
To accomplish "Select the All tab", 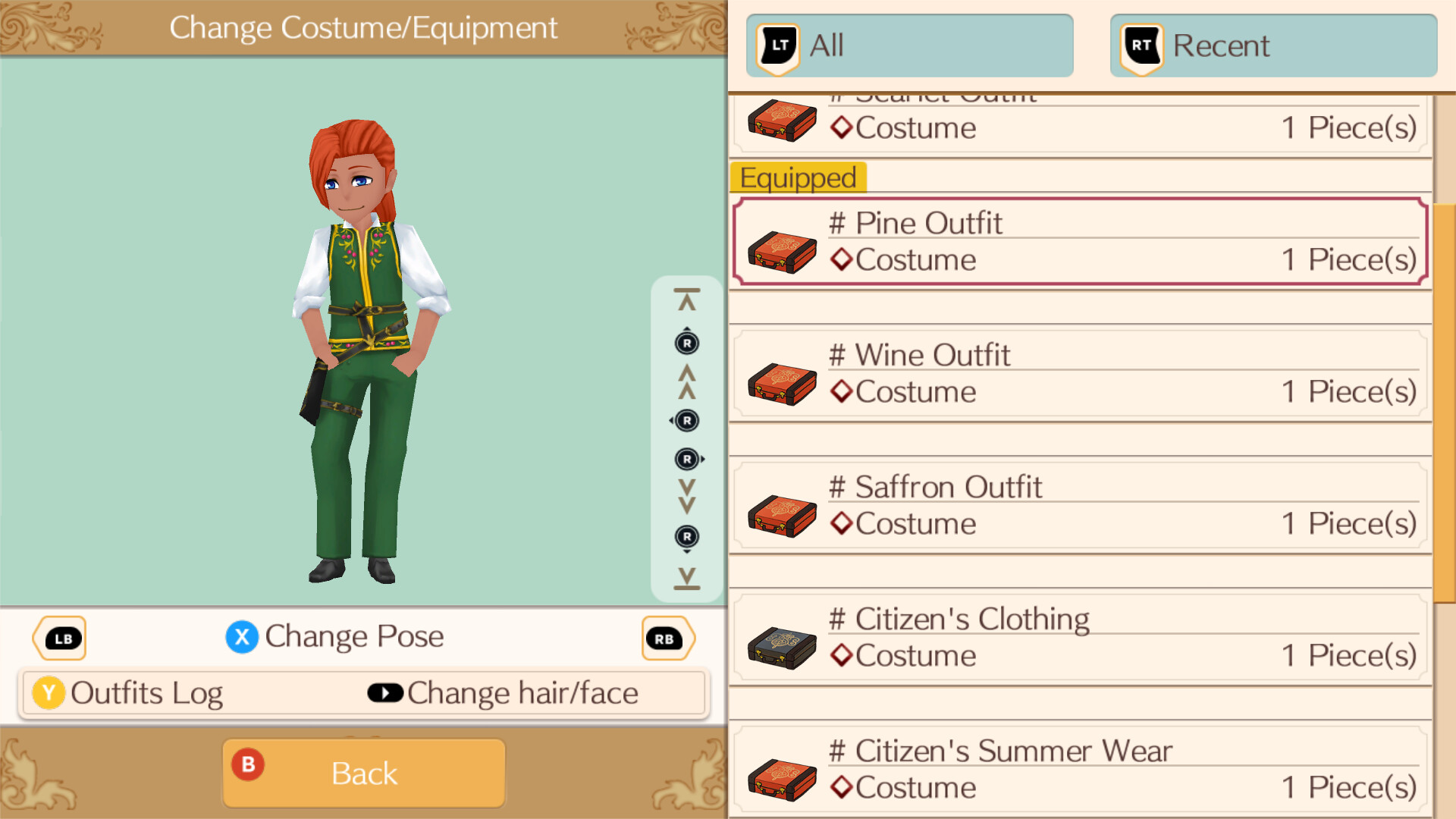I will pos(908,45).
